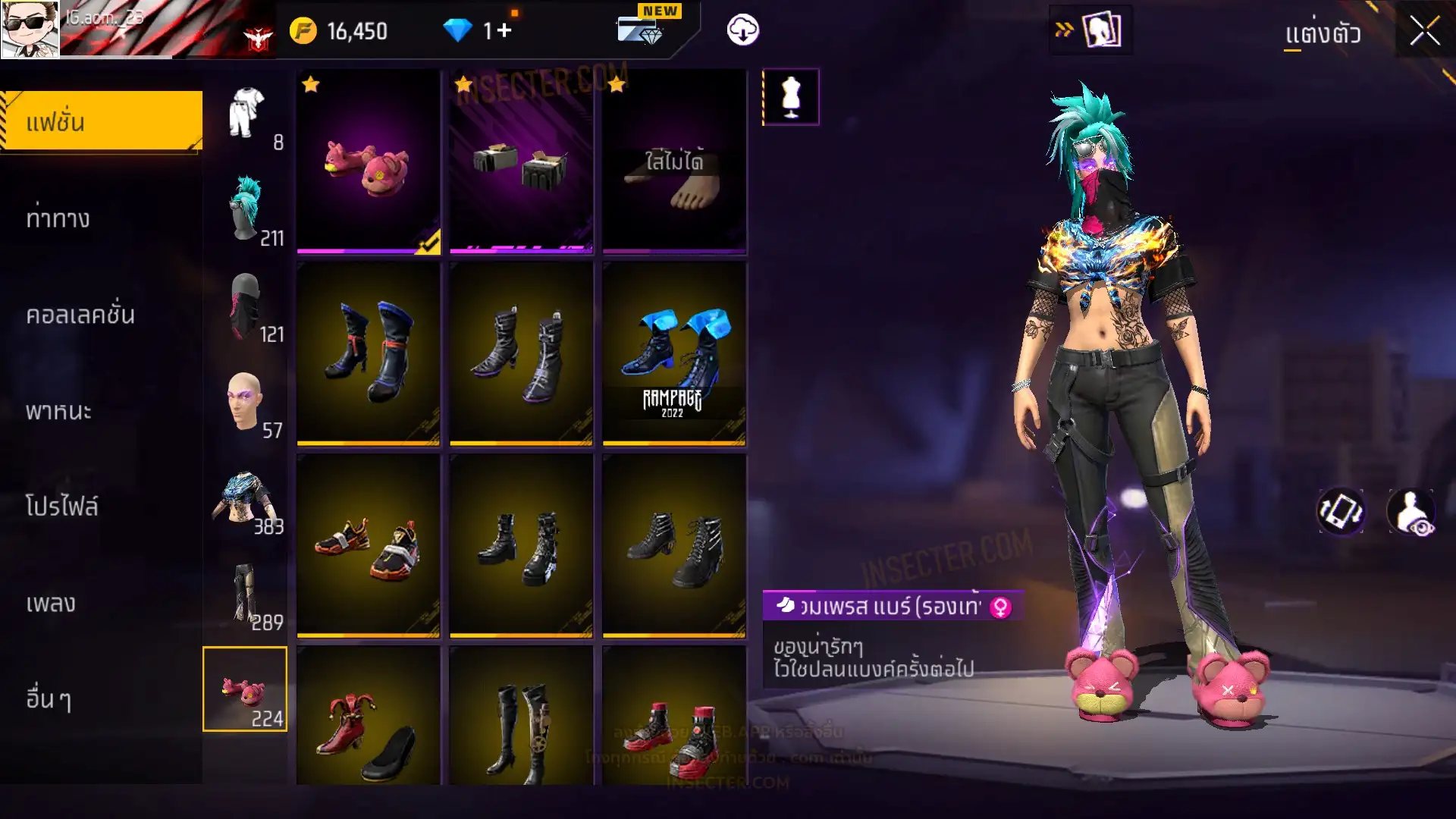Switch to the ท่าทาง emotes tab

click(58, 218)
